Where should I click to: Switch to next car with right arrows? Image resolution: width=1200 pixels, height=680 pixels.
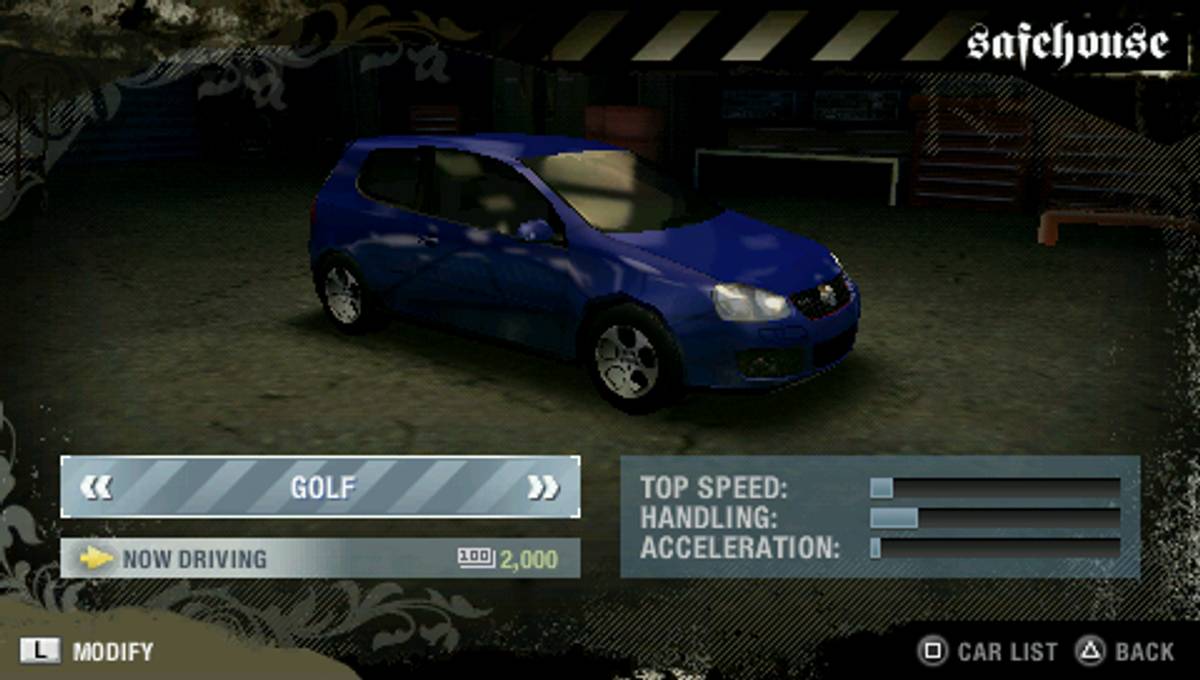(543, 487)
